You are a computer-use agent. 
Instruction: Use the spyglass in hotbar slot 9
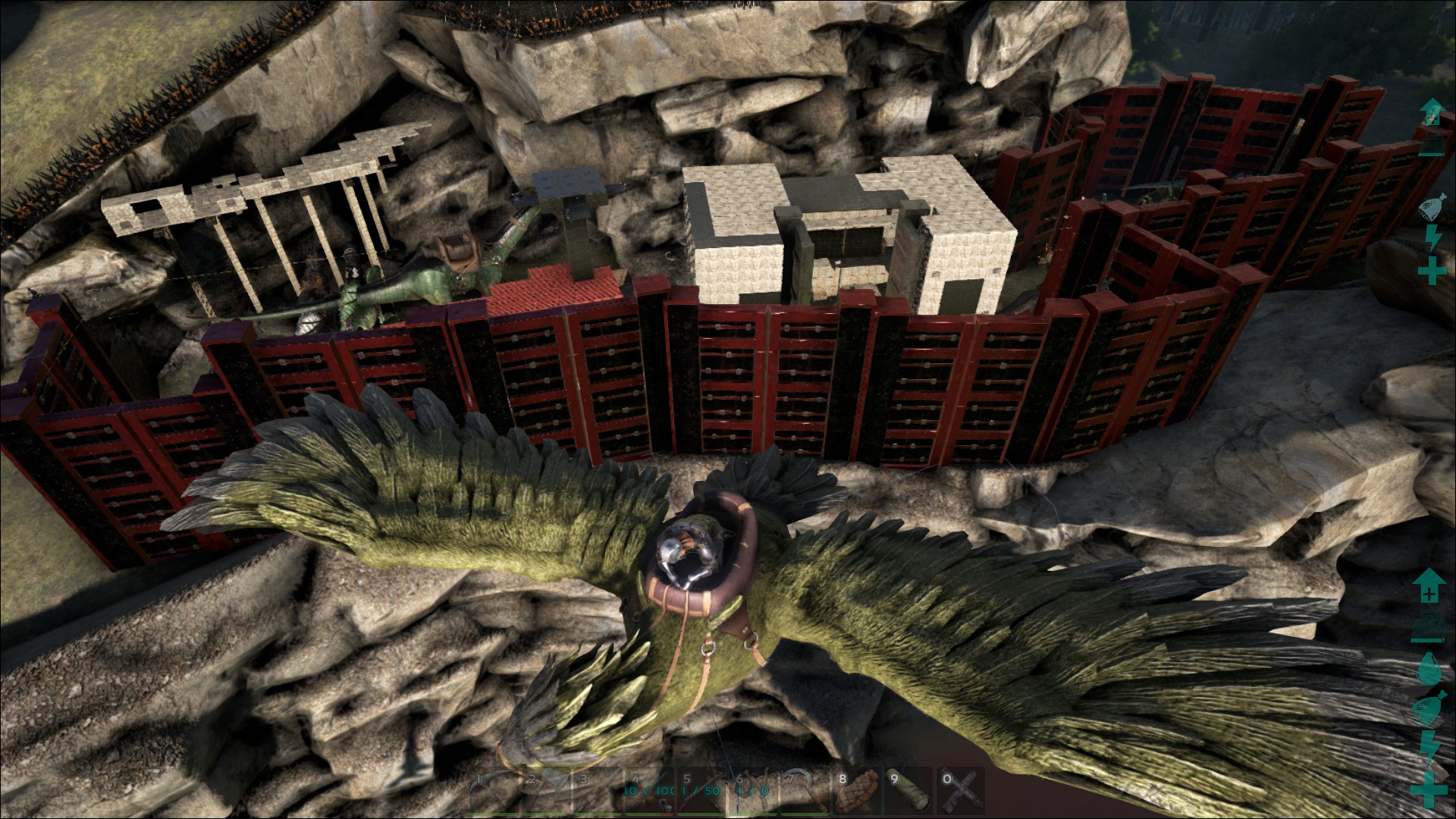[908, 791]
